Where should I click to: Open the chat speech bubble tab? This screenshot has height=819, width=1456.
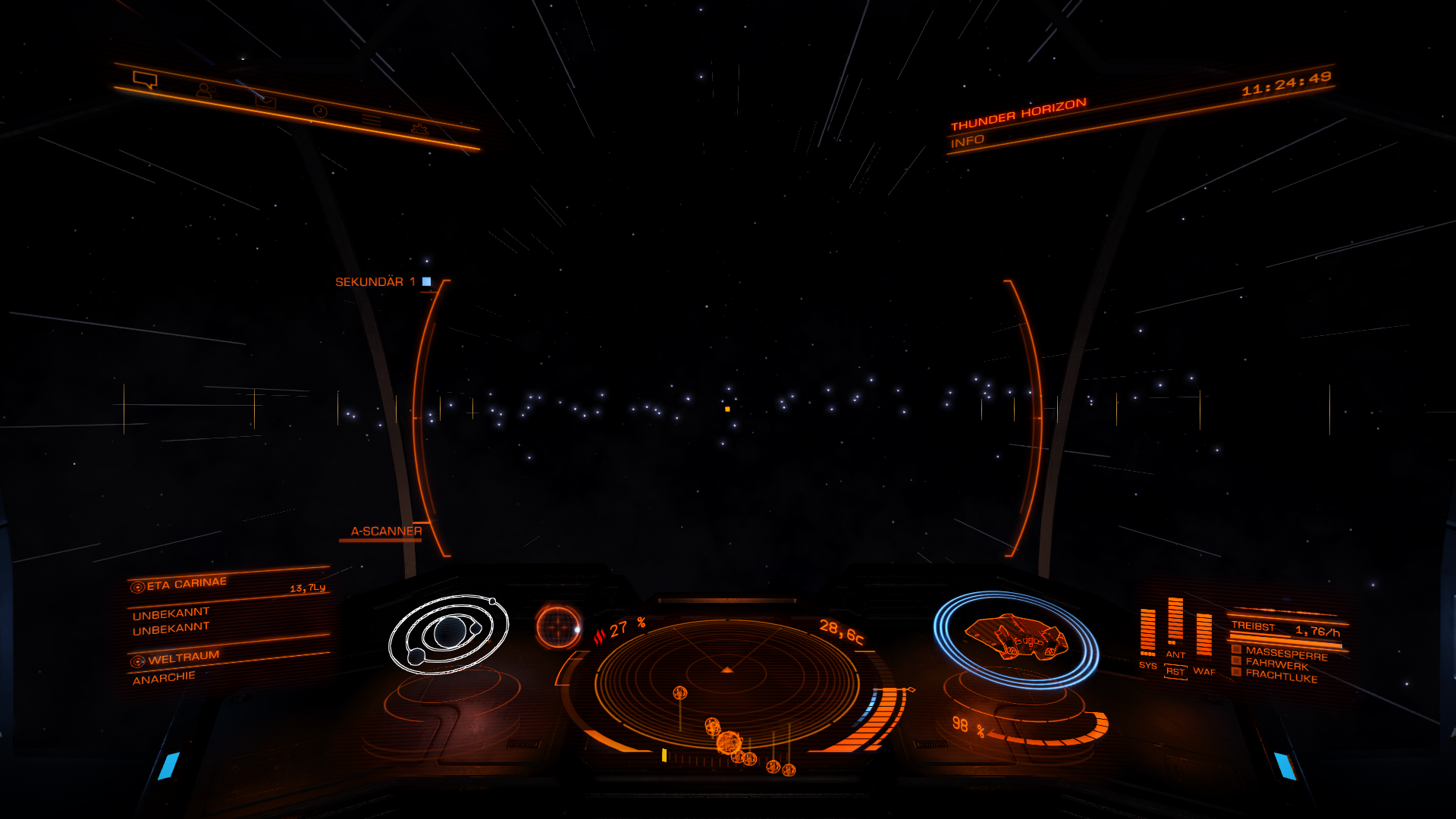click(x=145, y=80)
